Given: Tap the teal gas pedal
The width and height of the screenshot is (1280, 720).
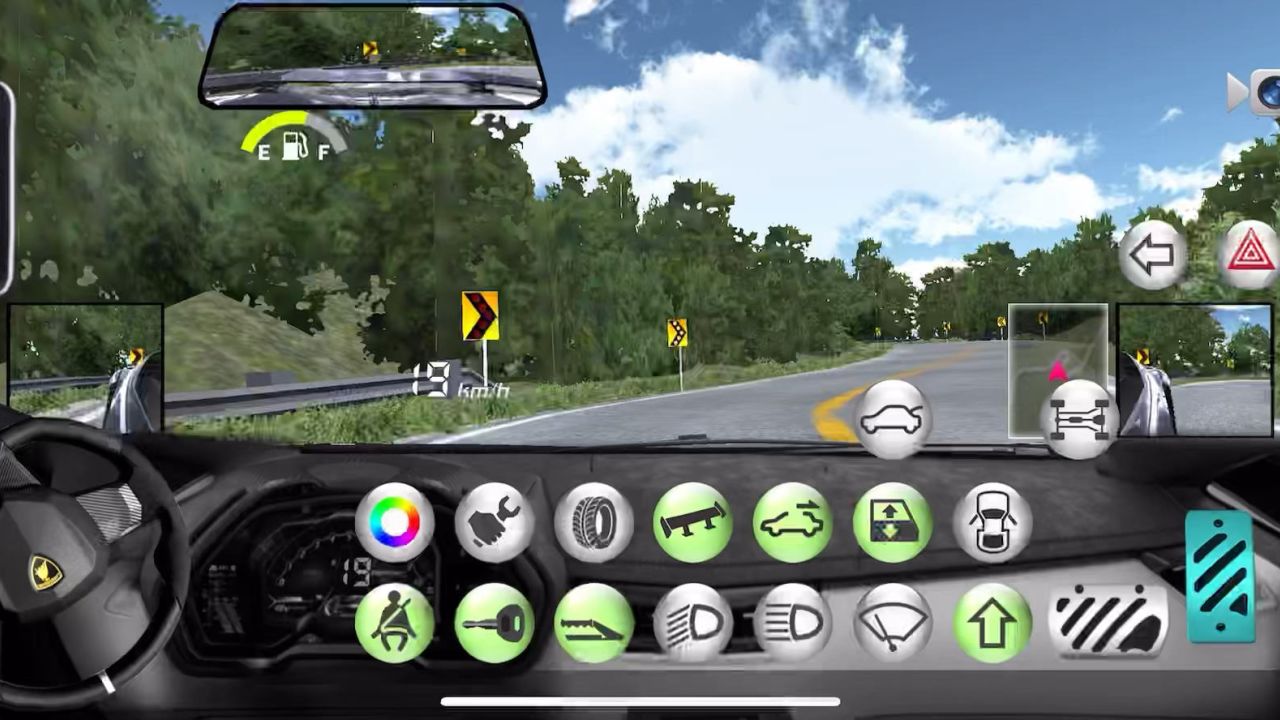Looking at the screenshot, I should coord(1220,576).
